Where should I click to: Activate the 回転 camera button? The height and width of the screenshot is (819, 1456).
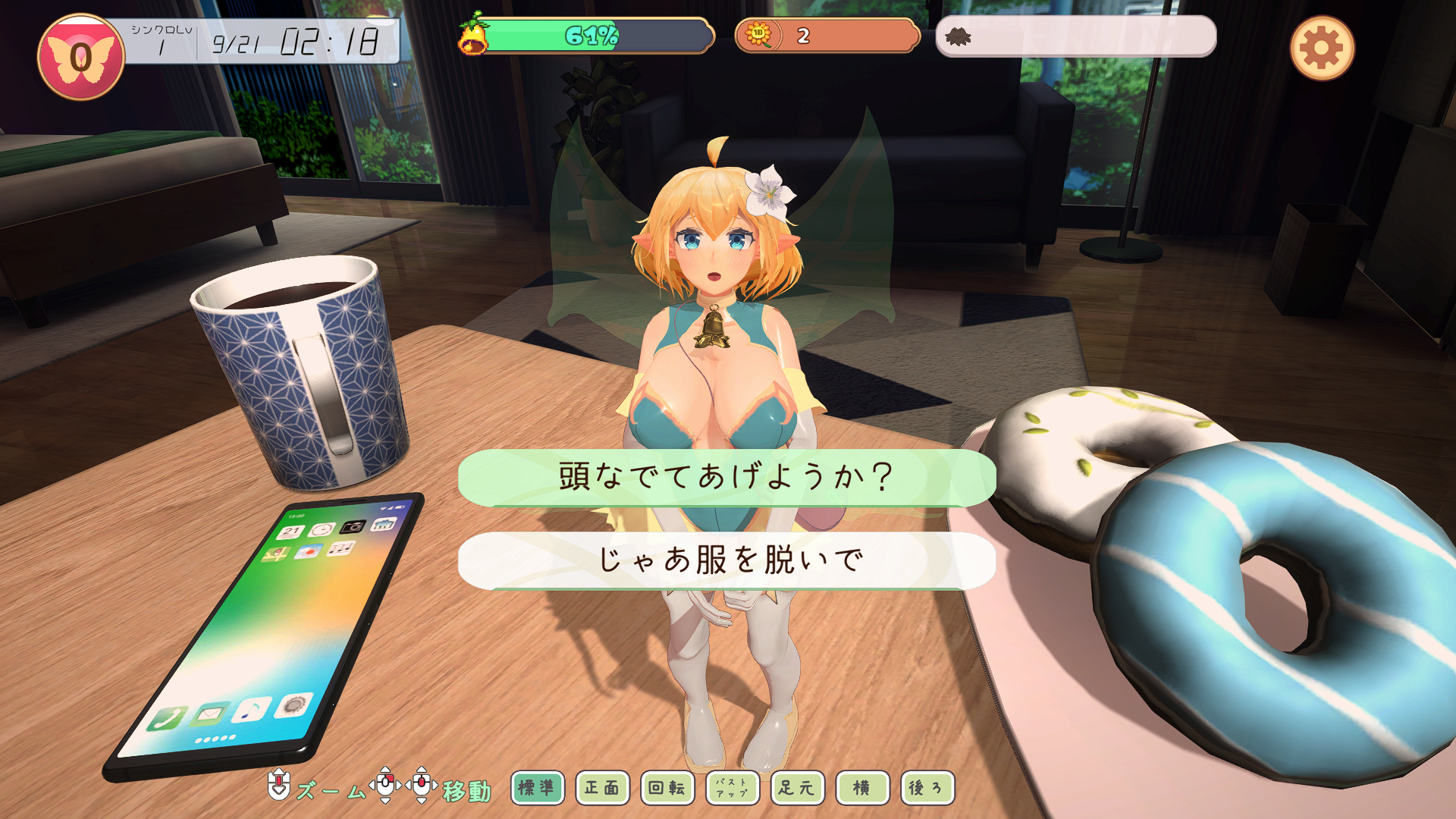pos(667,788)
